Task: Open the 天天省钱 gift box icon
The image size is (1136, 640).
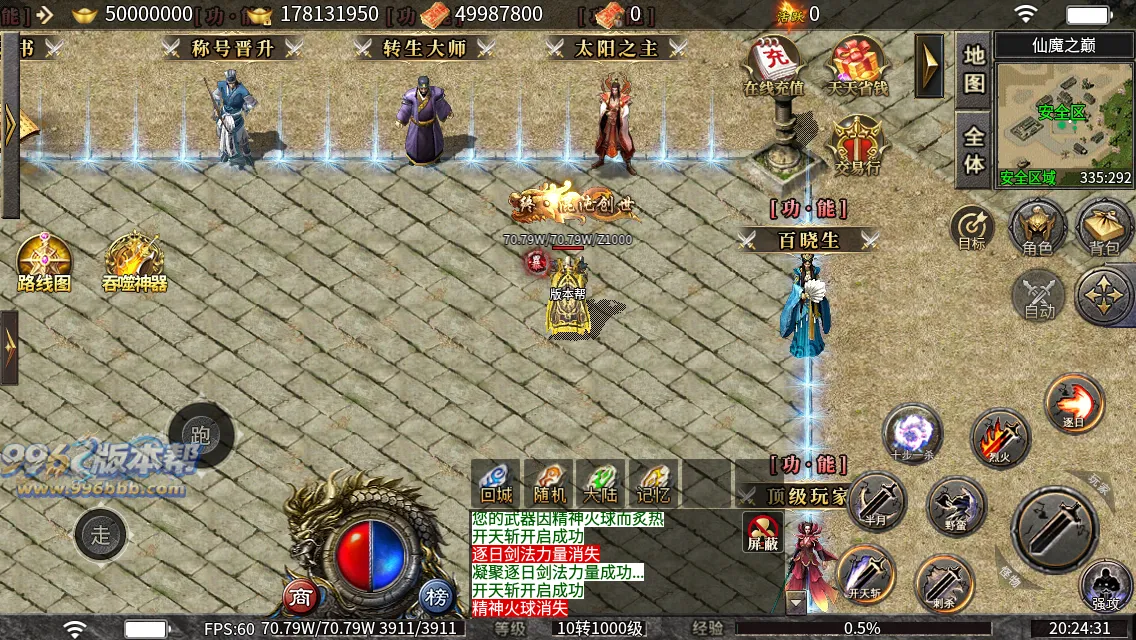Action: pos(857,66)
